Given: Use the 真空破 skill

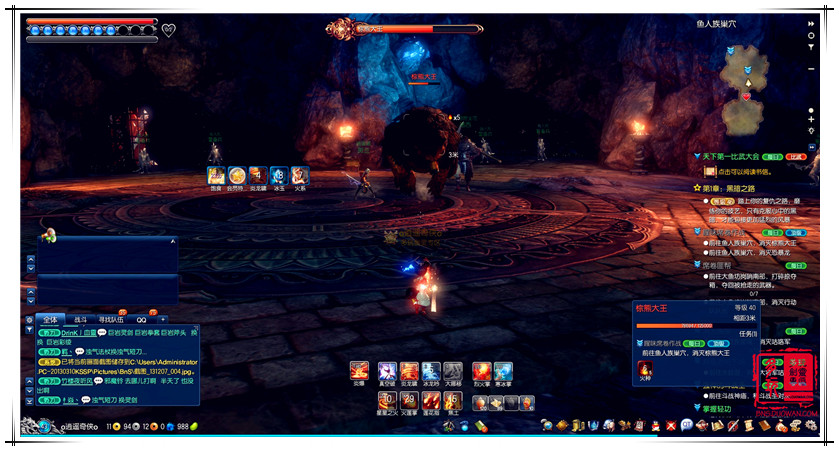Looking at the screenshot, I should coord(386,372).
